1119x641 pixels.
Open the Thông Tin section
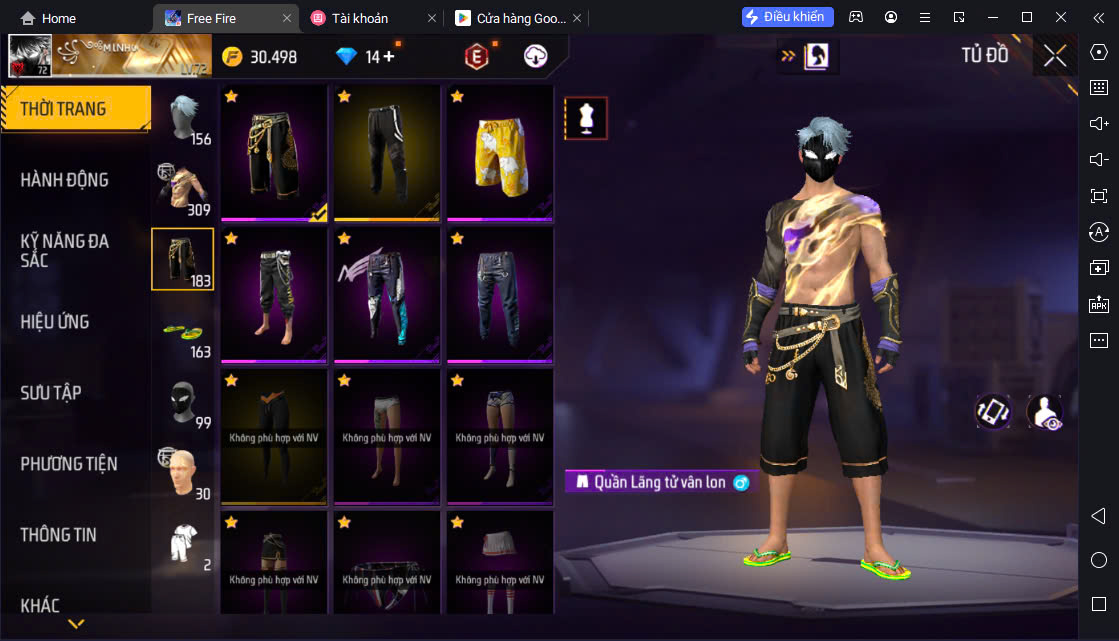click(x=59, y=535)
